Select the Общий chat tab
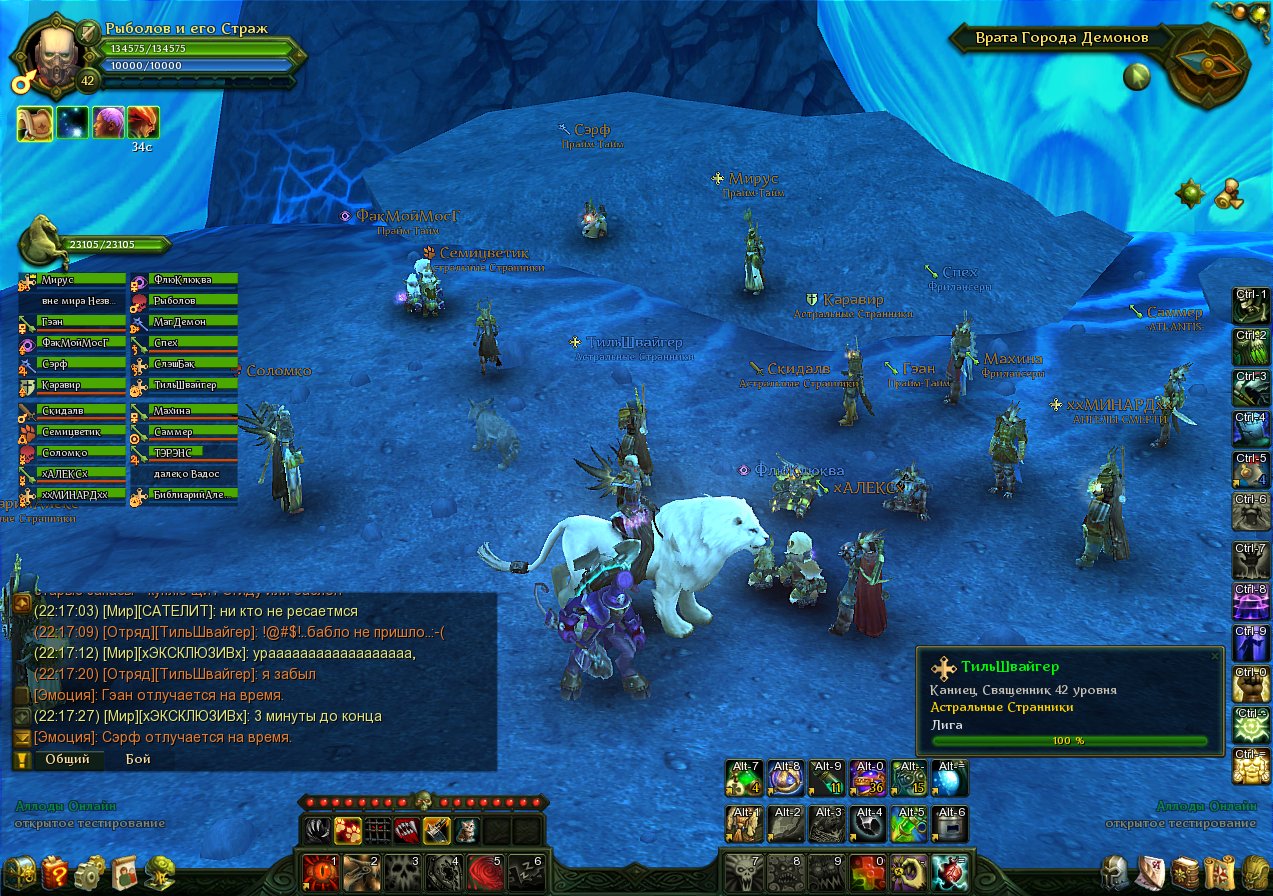 point(67,759)
